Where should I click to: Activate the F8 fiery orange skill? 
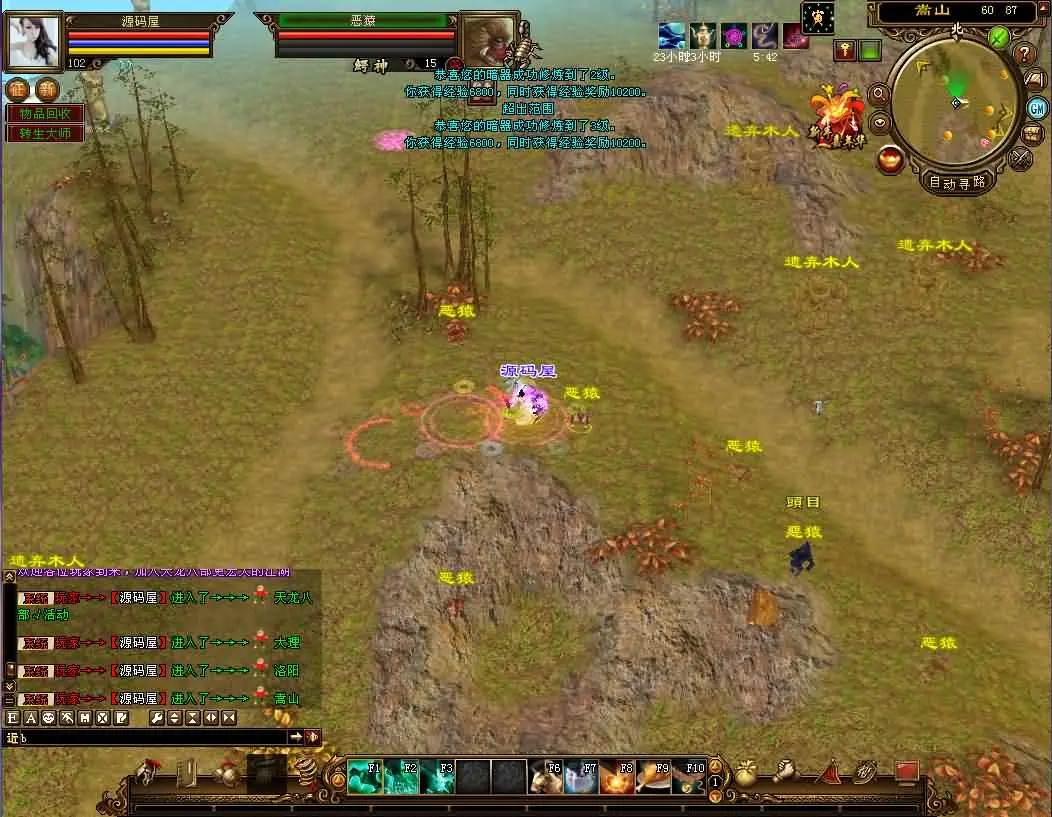pos(618,776)
